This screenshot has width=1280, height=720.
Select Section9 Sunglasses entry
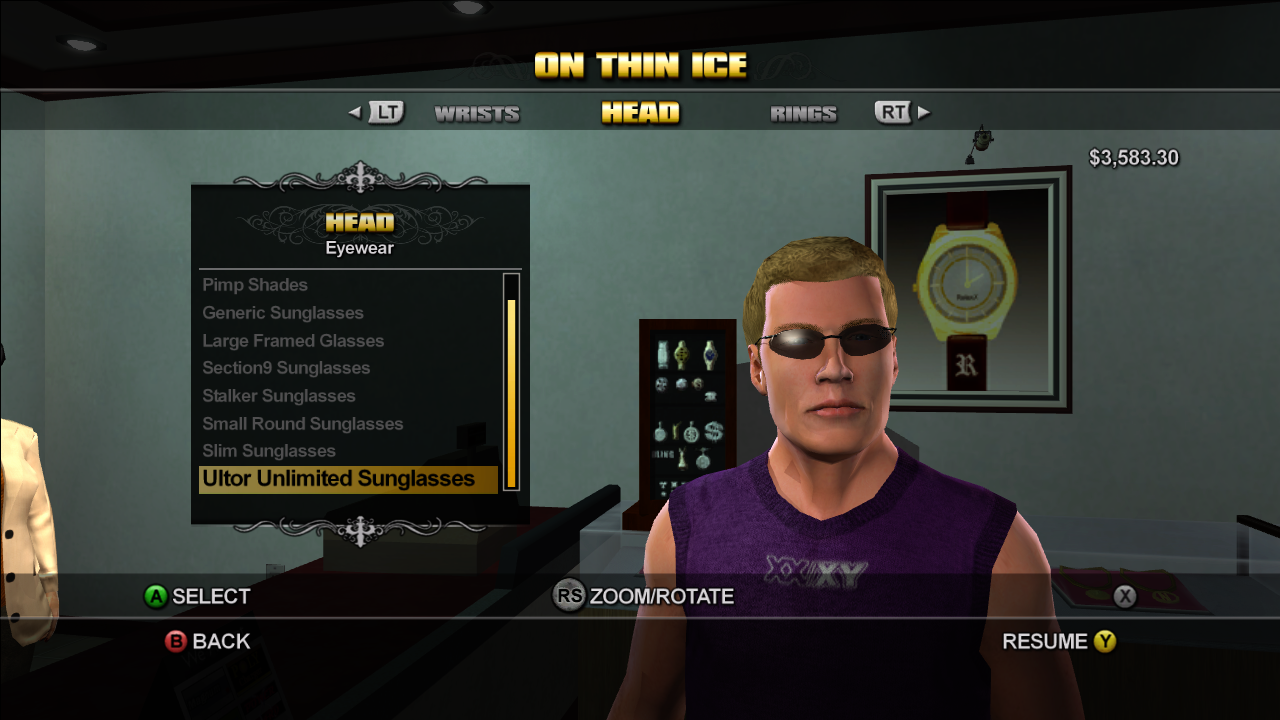pyautogui.click(x=286, y=368)
